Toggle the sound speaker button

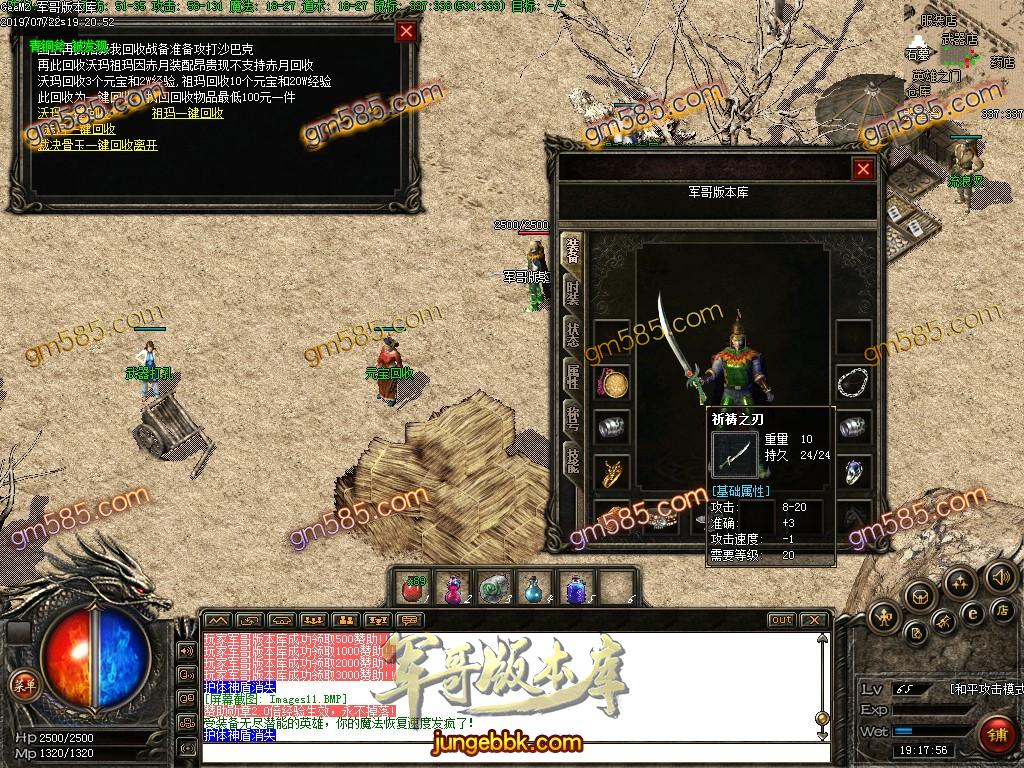tap(1000, 577)
